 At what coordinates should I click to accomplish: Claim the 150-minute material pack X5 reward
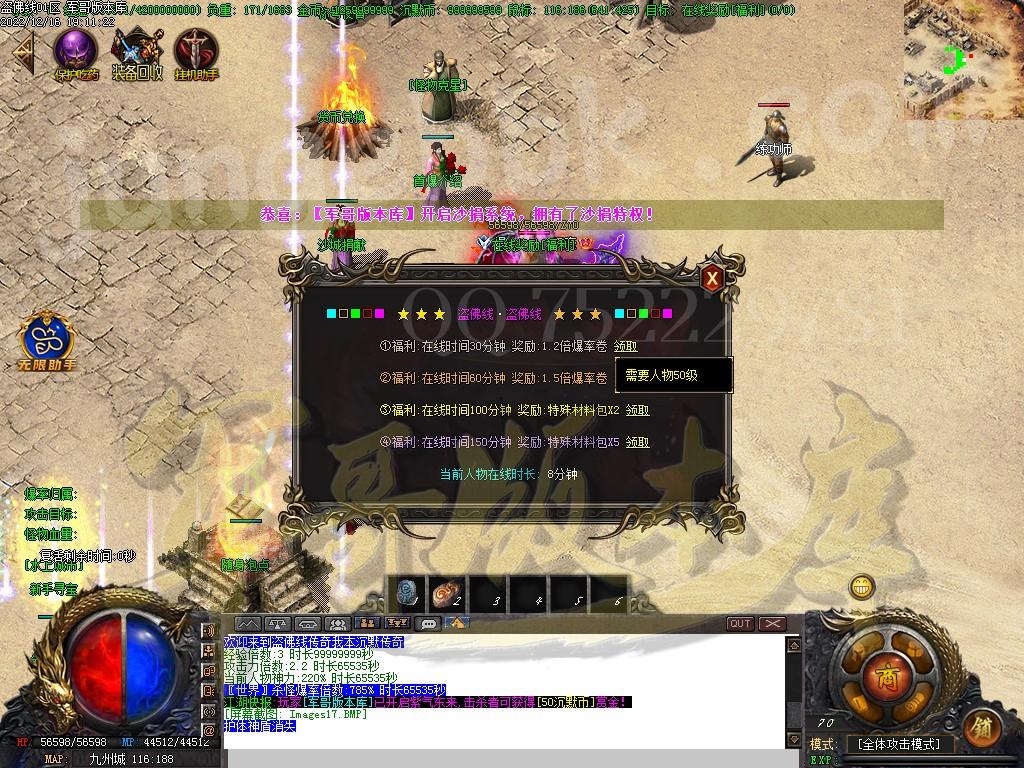click(x=637, y=442)
